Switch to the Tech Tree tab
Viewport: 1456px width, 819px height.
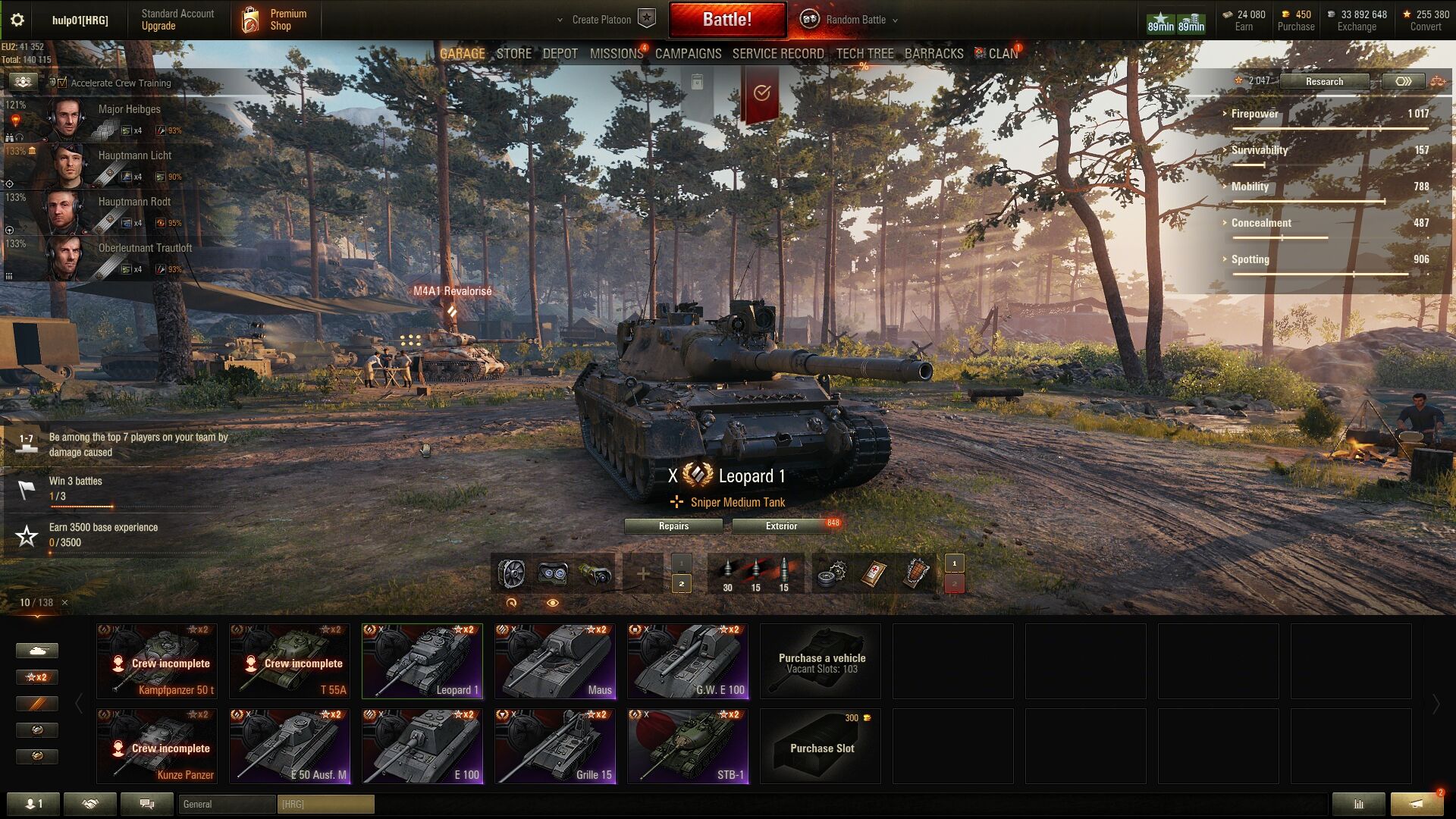pos(864,54)
